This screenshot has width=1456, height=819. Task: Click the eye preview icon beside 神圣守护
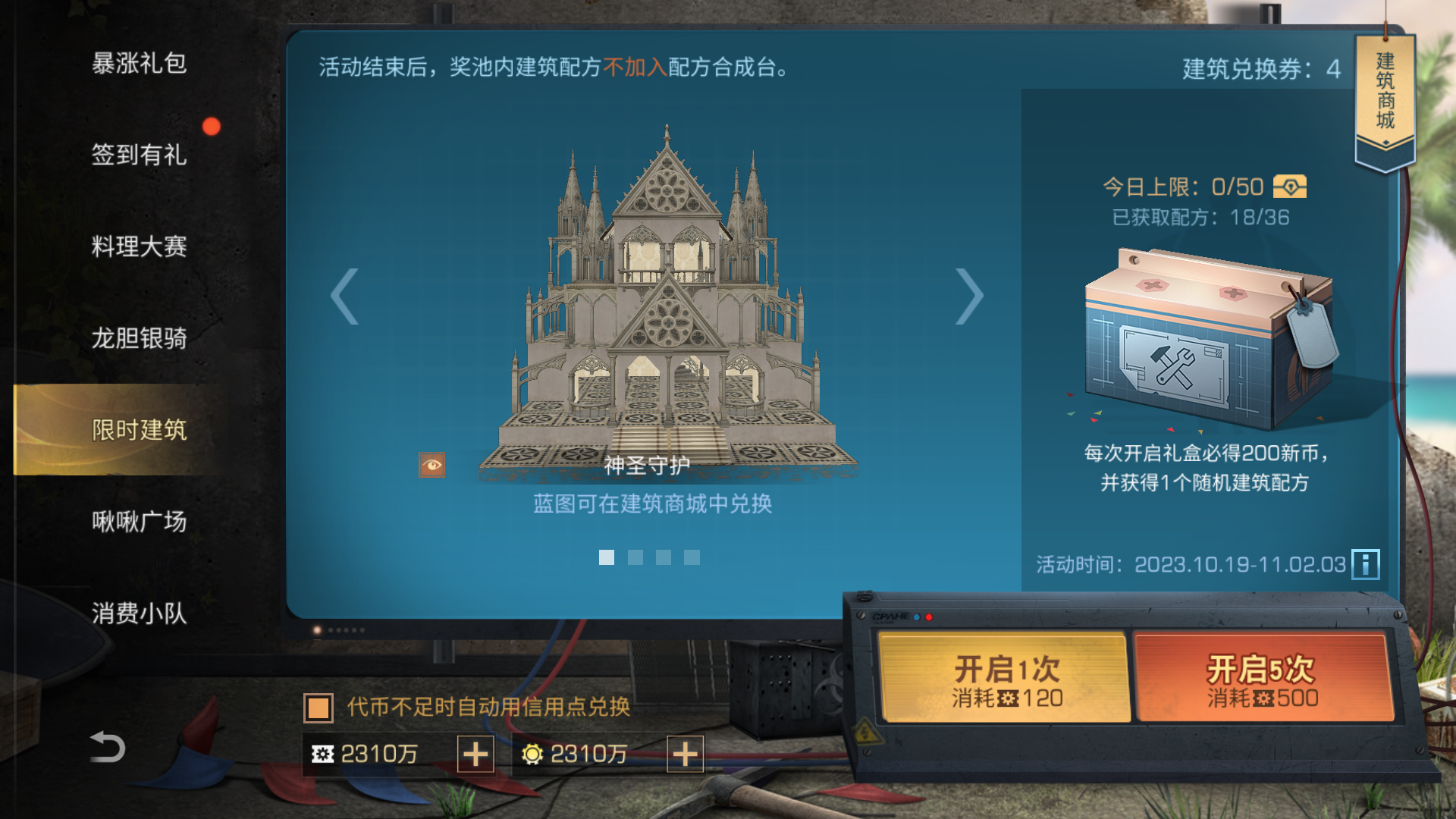[432, 464]
